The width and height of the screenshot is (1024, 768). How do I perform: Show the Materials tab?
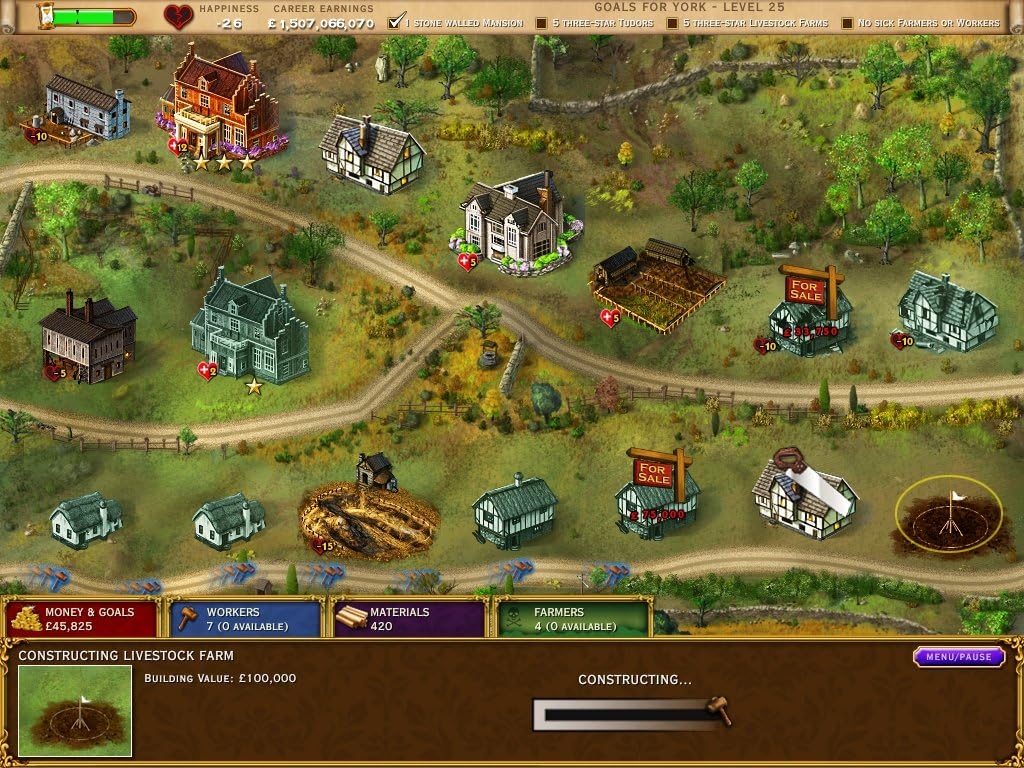tap(408, 618)
